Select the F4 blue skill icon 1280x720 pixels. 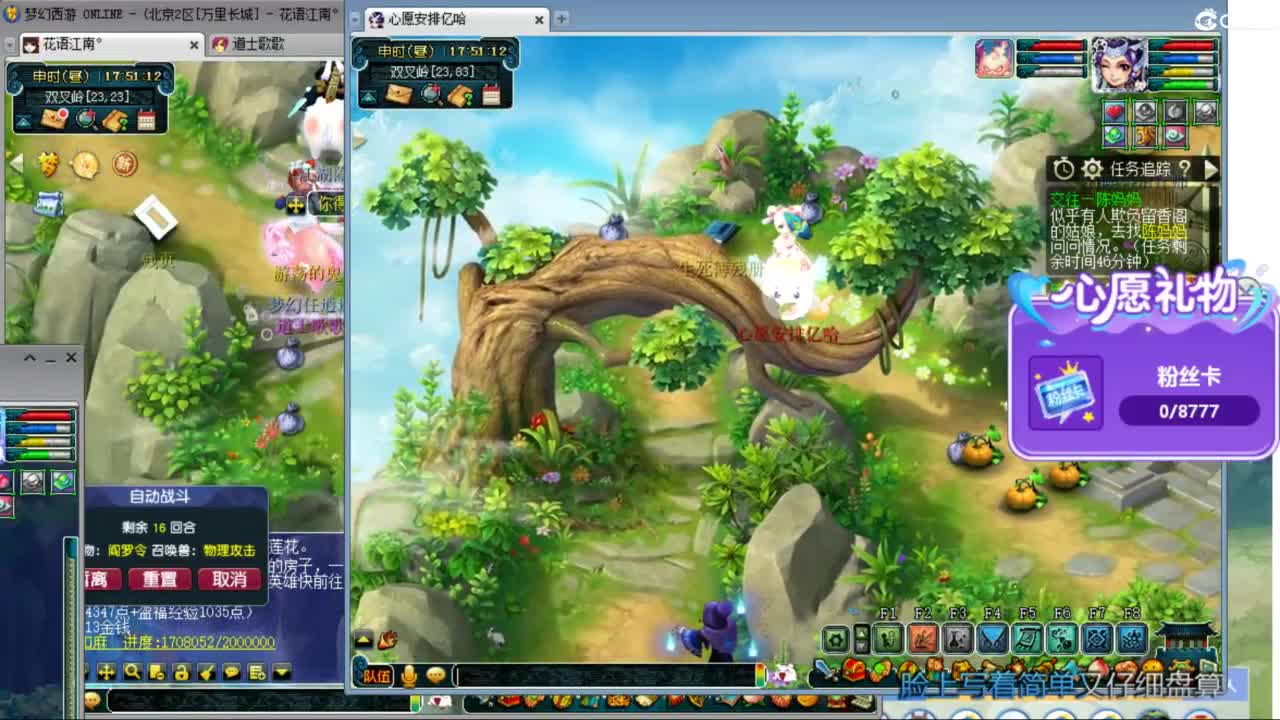pyautogui.click(x=991, y=637)
